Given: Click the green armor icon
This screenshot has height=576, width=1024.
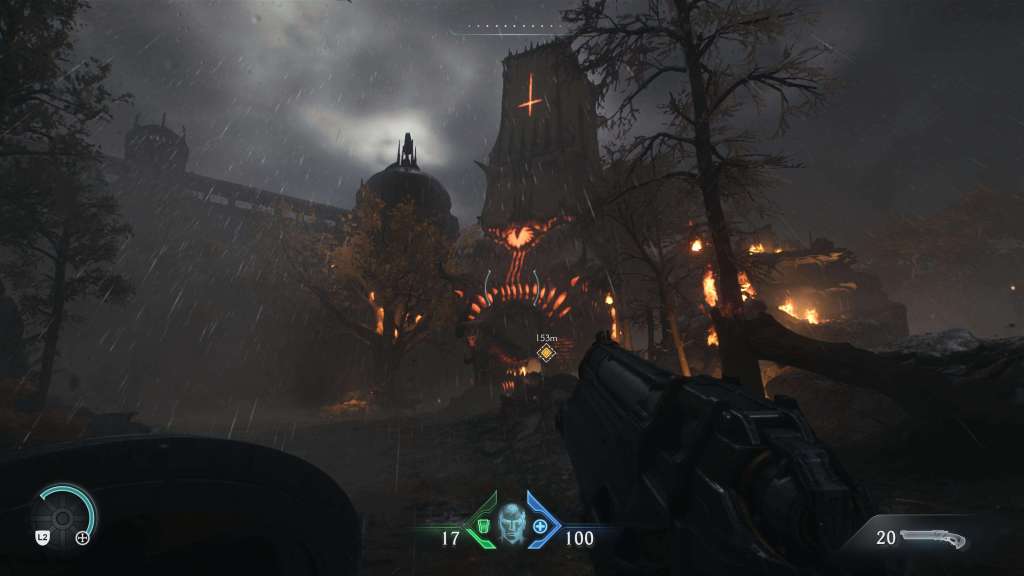Looking at the screenshot, I should (x=483, y=525).
